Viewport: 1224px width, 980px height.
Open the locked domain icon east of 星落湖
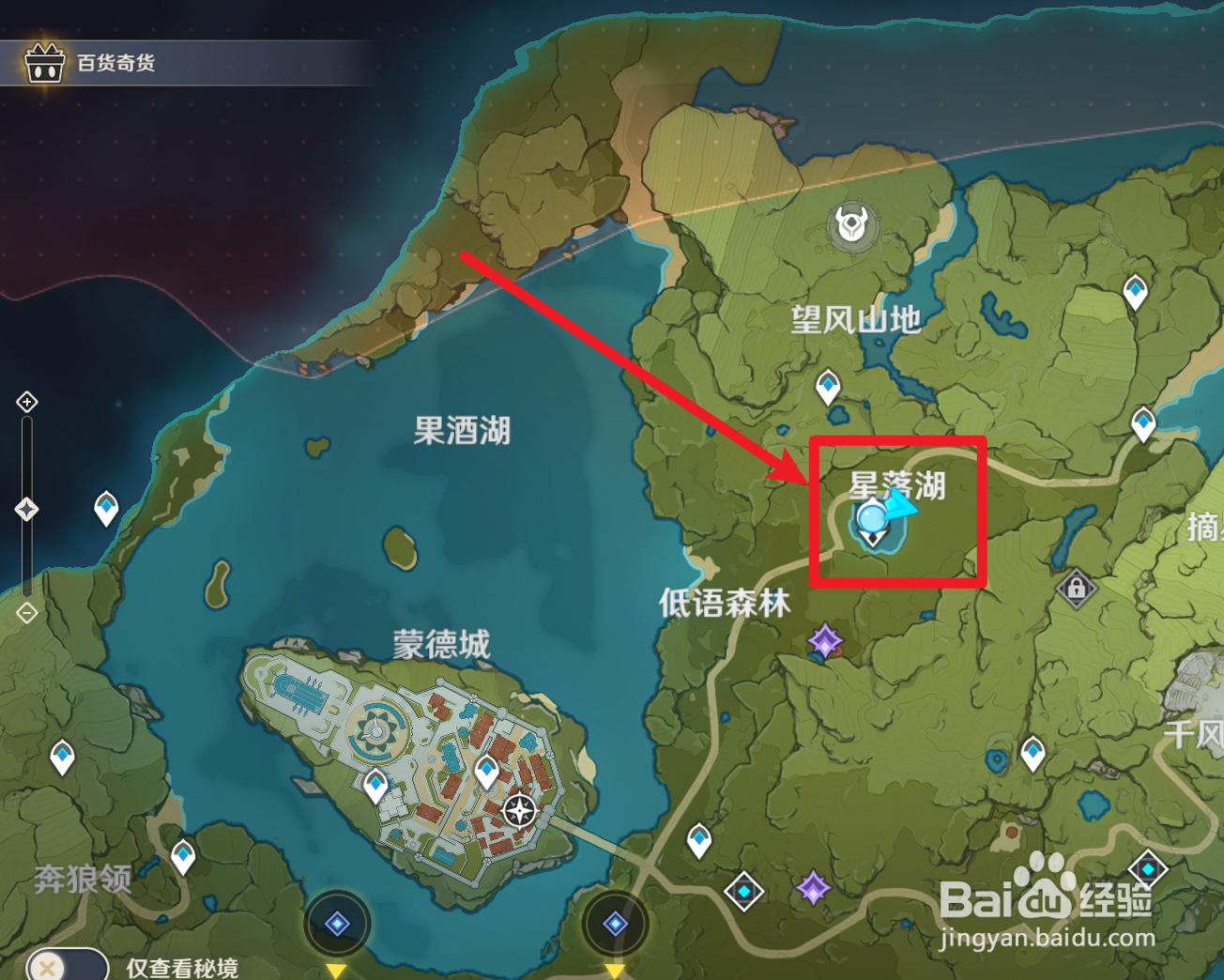[1076, 589]
